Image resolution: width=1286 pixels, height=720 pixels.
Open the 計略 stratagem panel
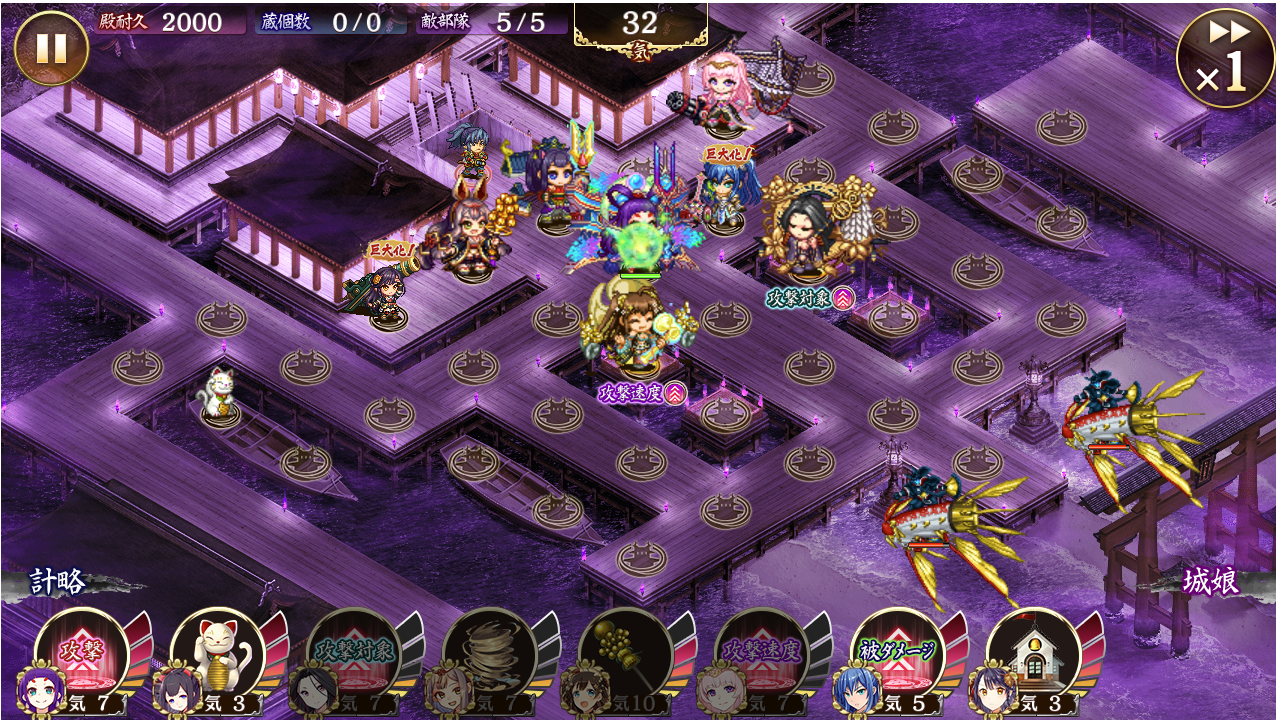[58, 581]
